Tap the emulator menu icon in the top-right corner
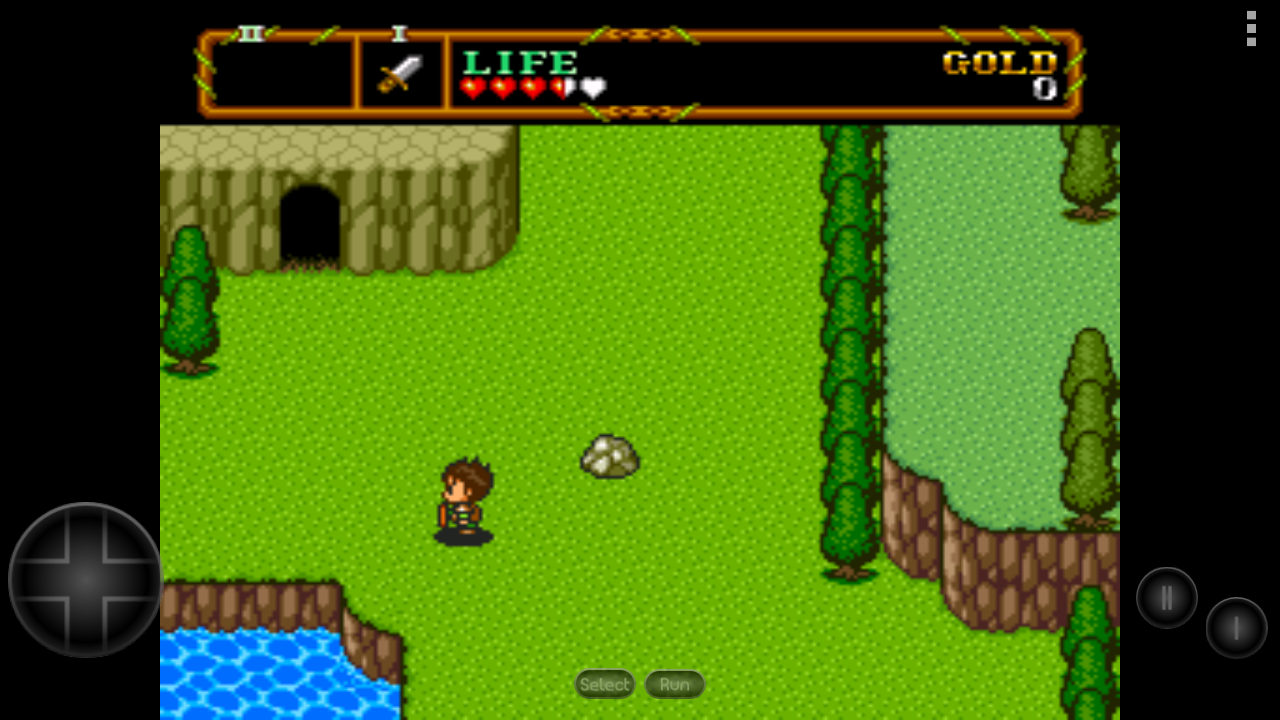Screen dimensions: 1280x720 (x=1250, y=30)
